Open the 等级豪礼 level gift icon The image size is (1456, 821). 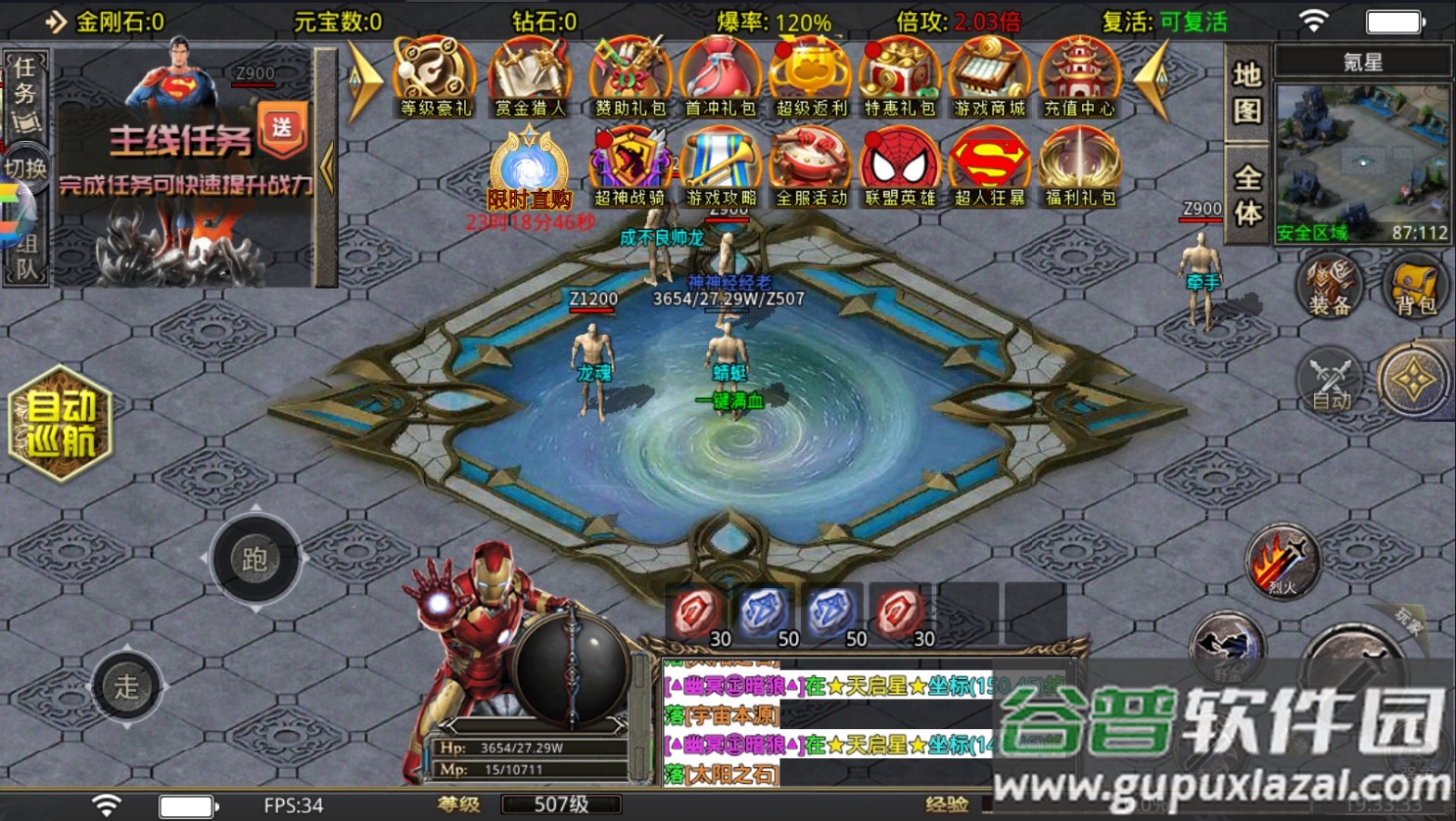tap(434, 78)
